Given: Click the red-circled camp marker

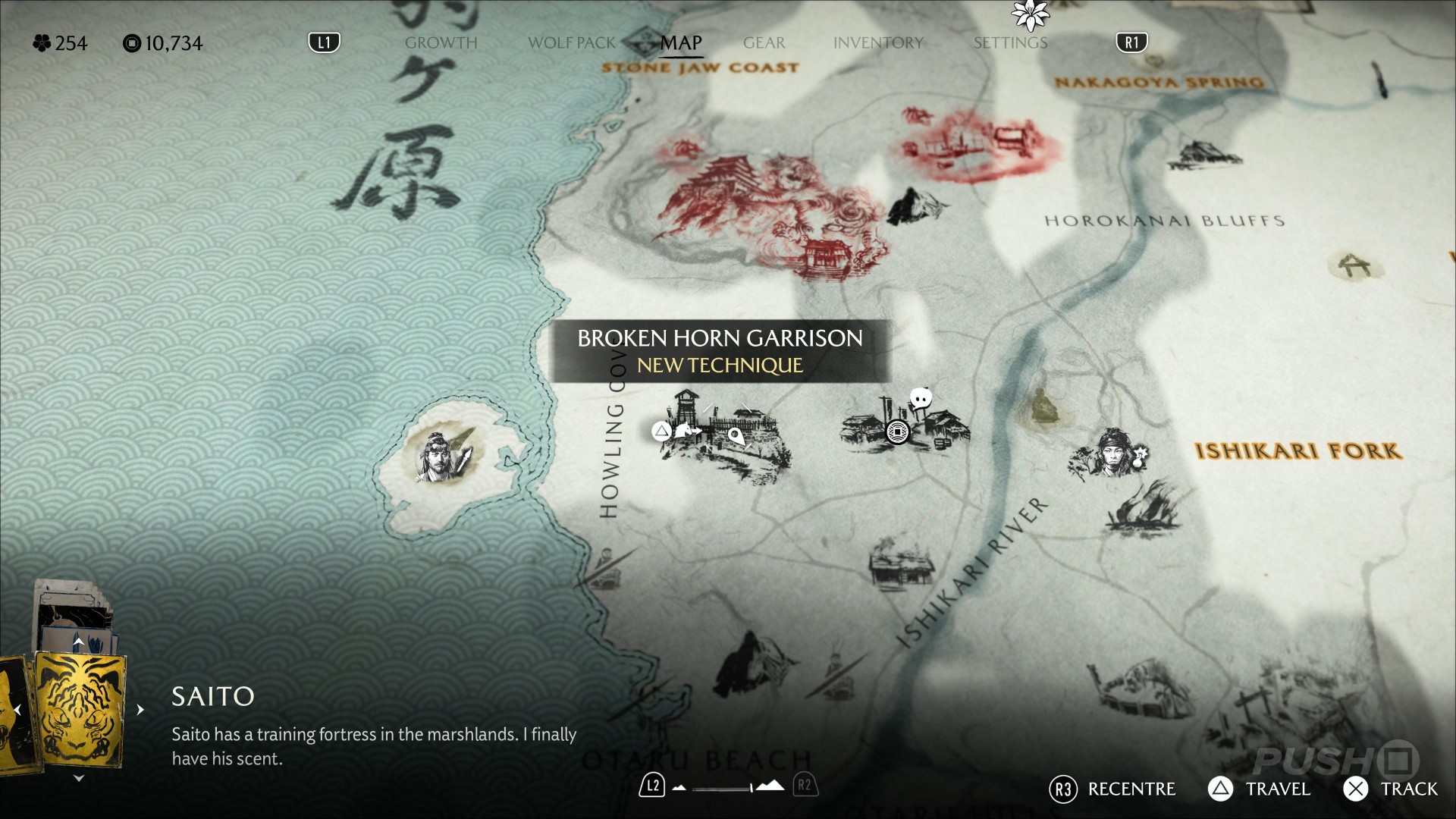Looking at the screenshot, I should click(x=978, y=144).
